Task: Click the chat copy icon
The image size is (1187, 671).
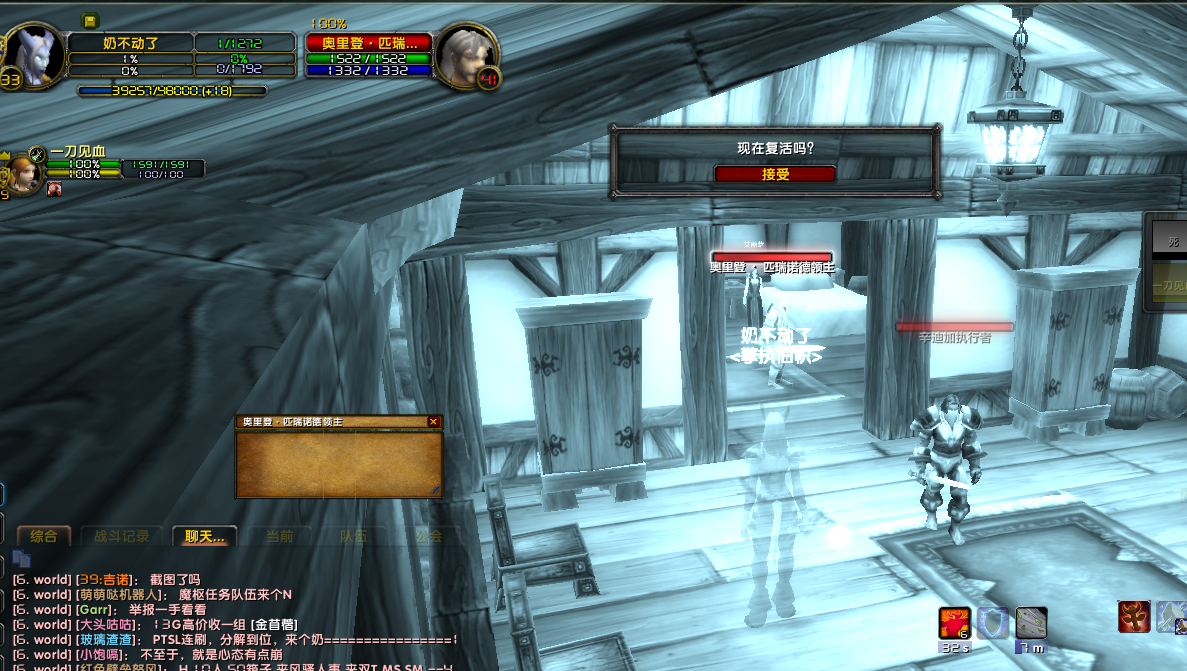Action: [x=21, y=562]
